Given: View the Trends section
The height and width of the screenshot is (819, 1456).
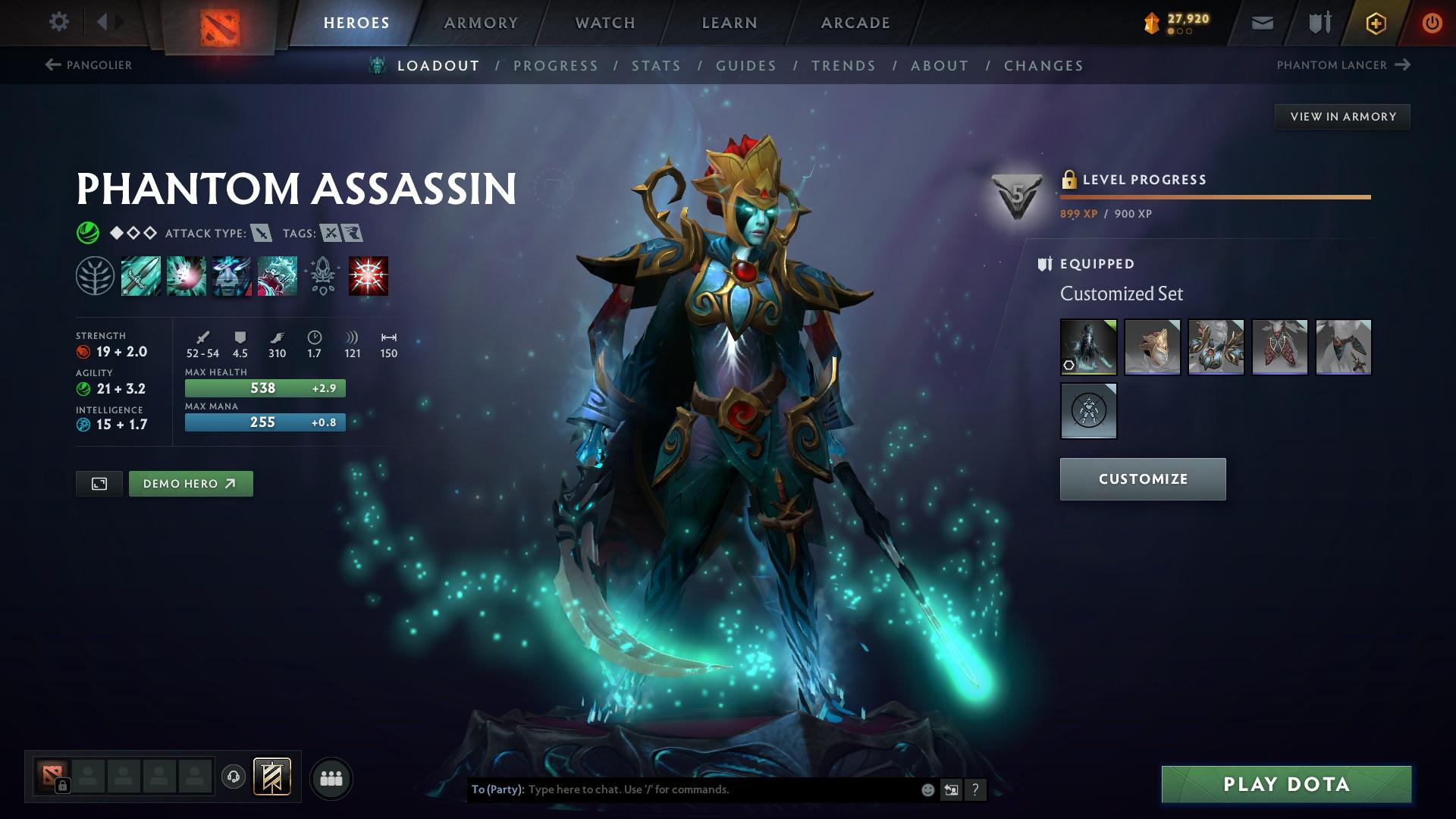Looking at the screenshot, I should (x=843, y=66).
